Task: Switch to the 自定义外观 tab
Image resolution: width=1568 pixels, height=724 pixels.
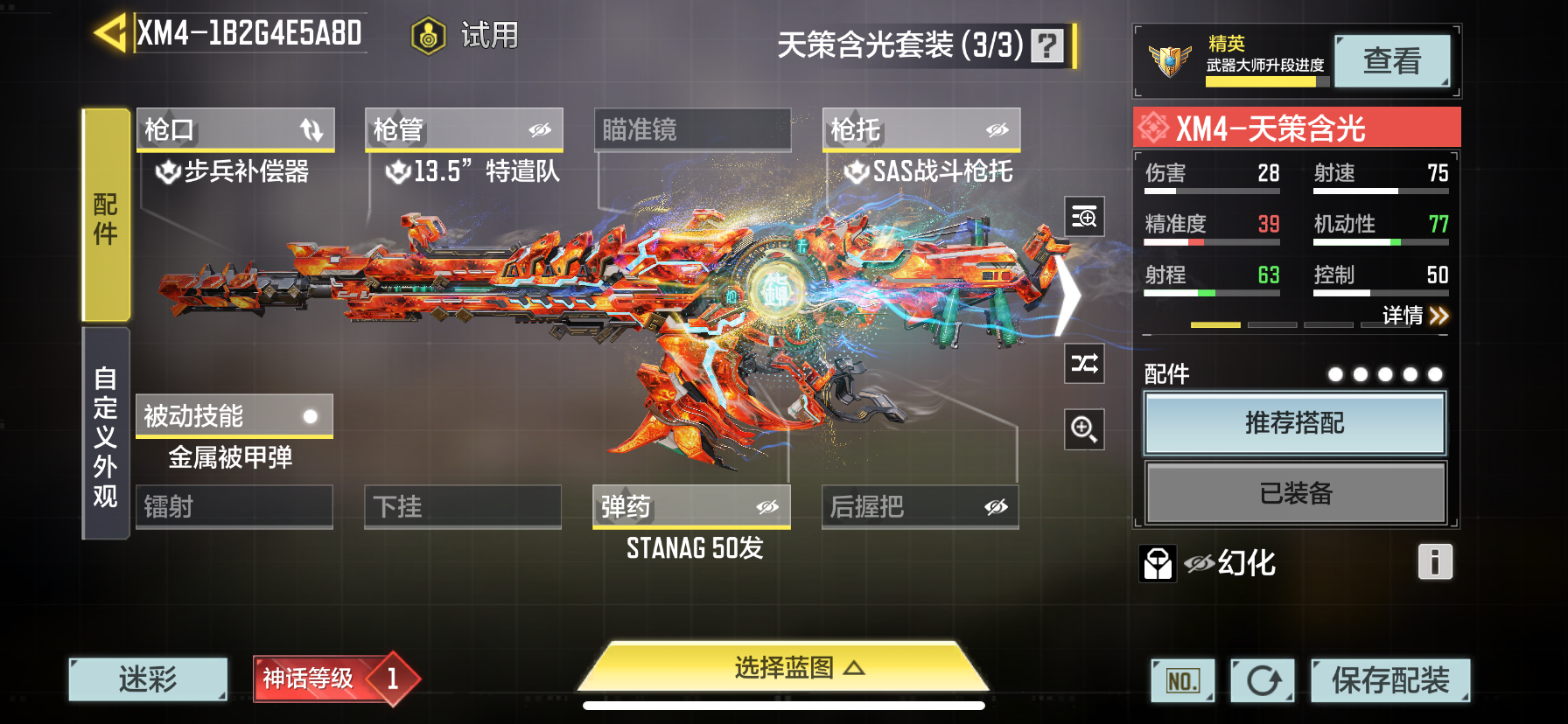Action: pyautogui.click(x=106, y=435)
